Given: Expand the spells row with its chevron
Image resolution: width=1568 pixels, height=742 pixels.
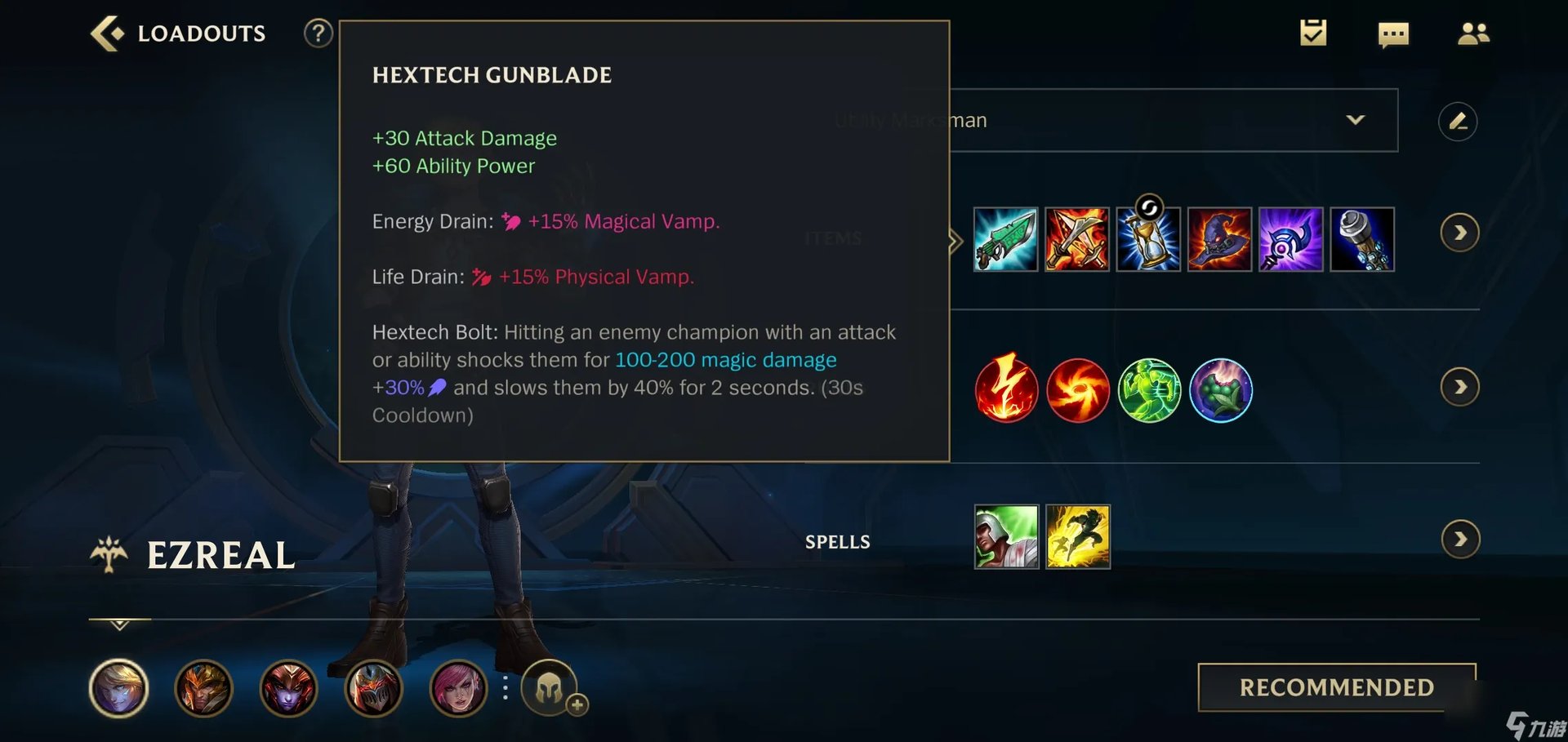Looking at the screenshot, I should click(1461, 539).
